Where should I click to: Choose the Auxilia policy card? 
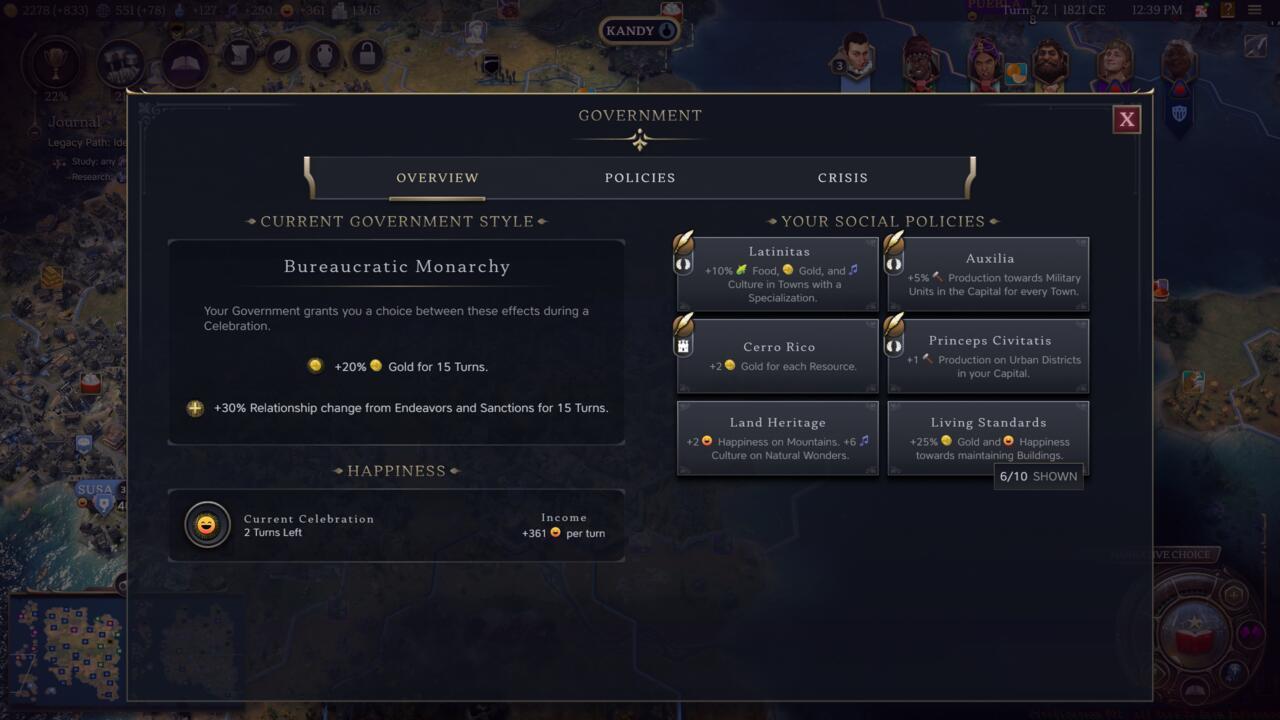tap(989, 274)
